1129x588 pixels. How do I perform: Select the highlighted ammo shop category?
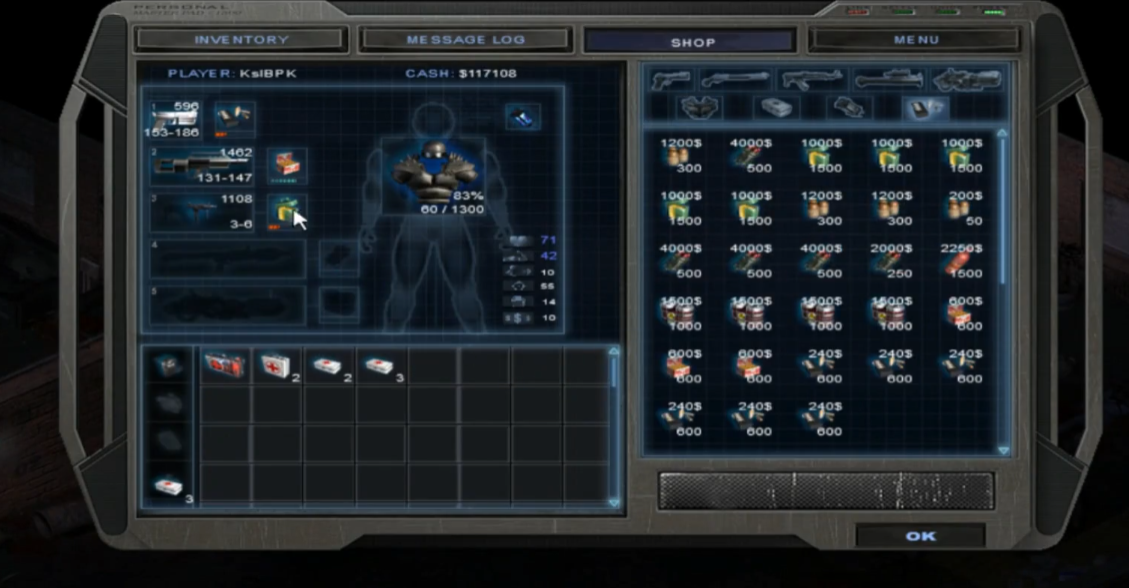925,108
